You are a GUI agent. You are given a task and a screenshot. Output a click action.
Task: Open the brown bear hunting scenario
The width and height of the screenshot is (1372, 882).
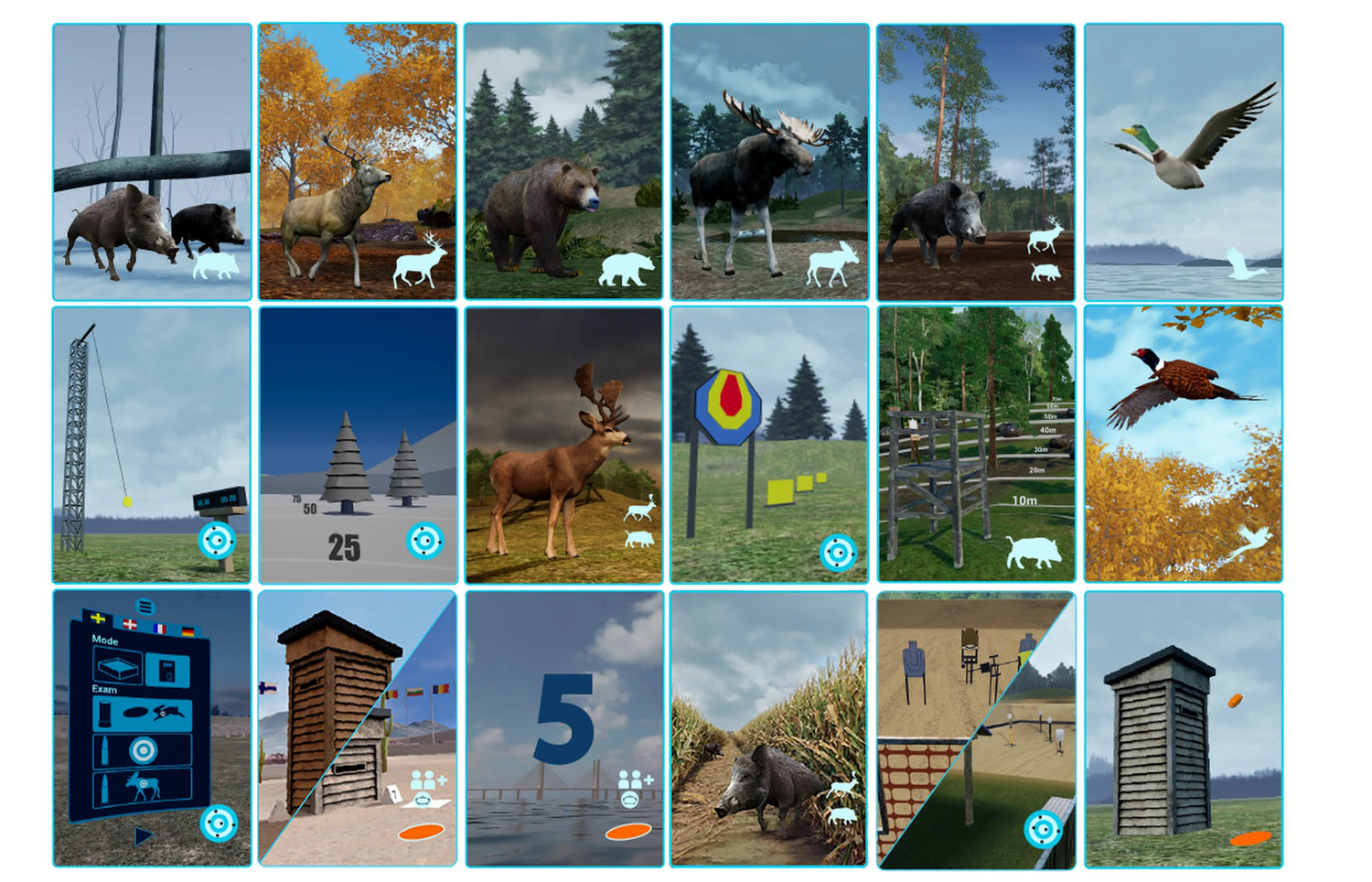(563, 162)
